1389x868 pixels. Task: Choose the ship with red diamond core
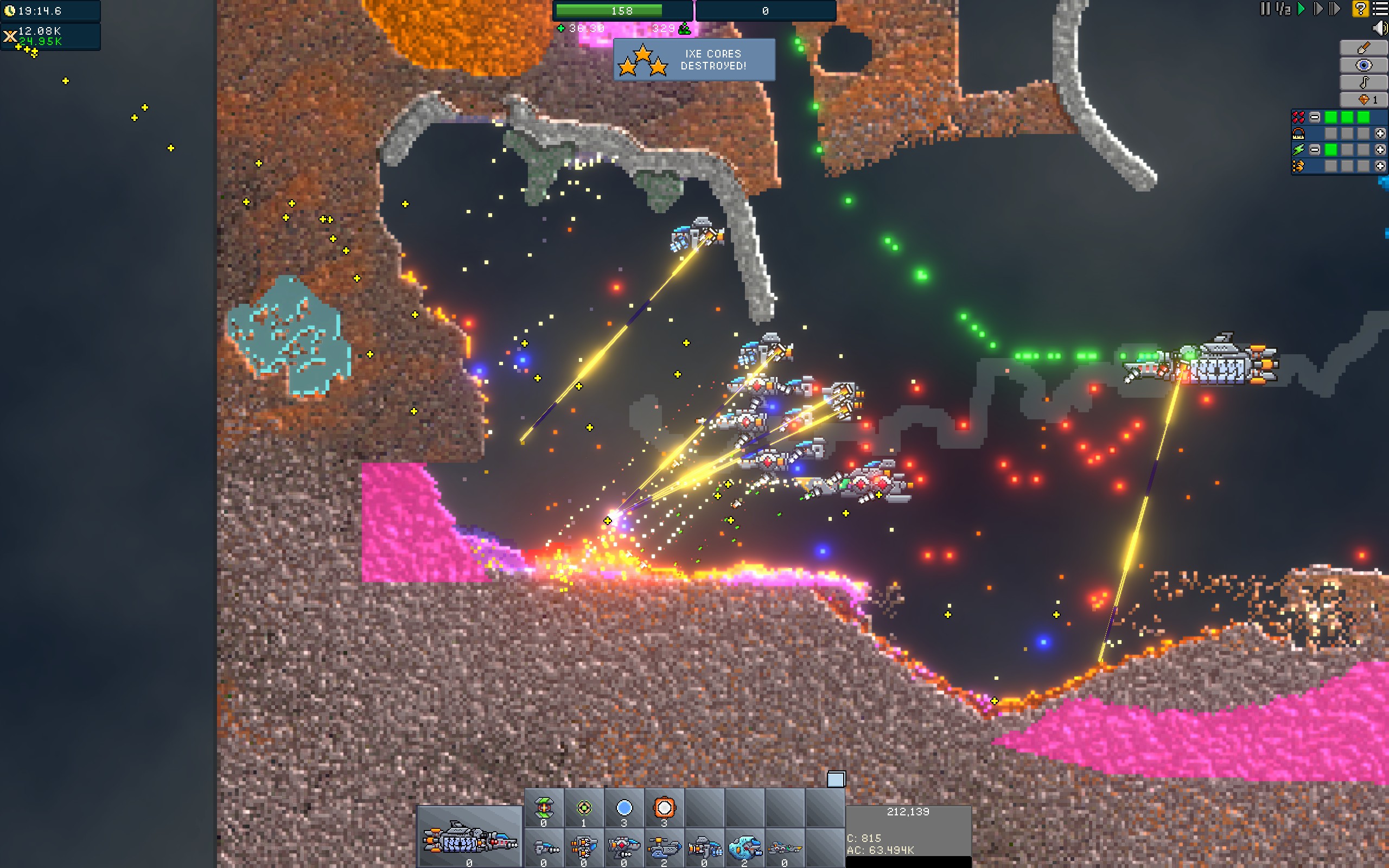click(624, 846)
